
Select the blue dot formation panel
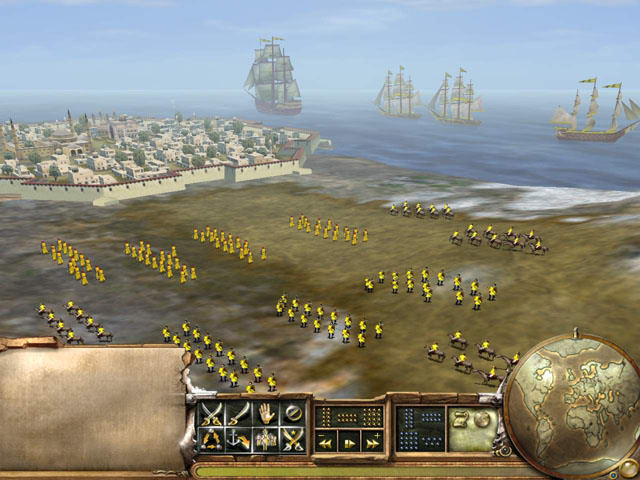click(418, 426)
